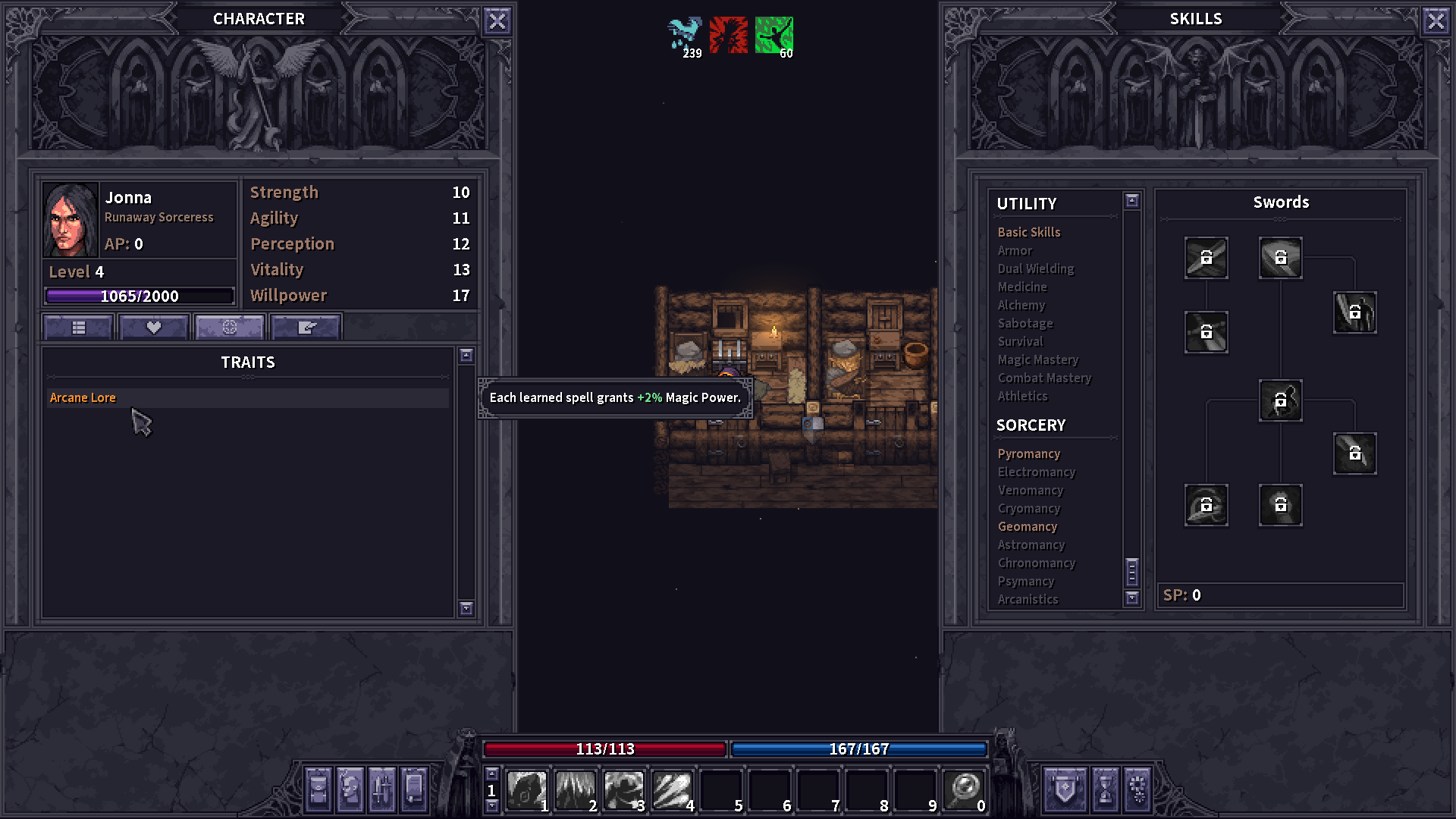The width and height of the screenshot is (1456, 819).
Task: Show the quill-and-note character tab
Action: click(306, 328)
